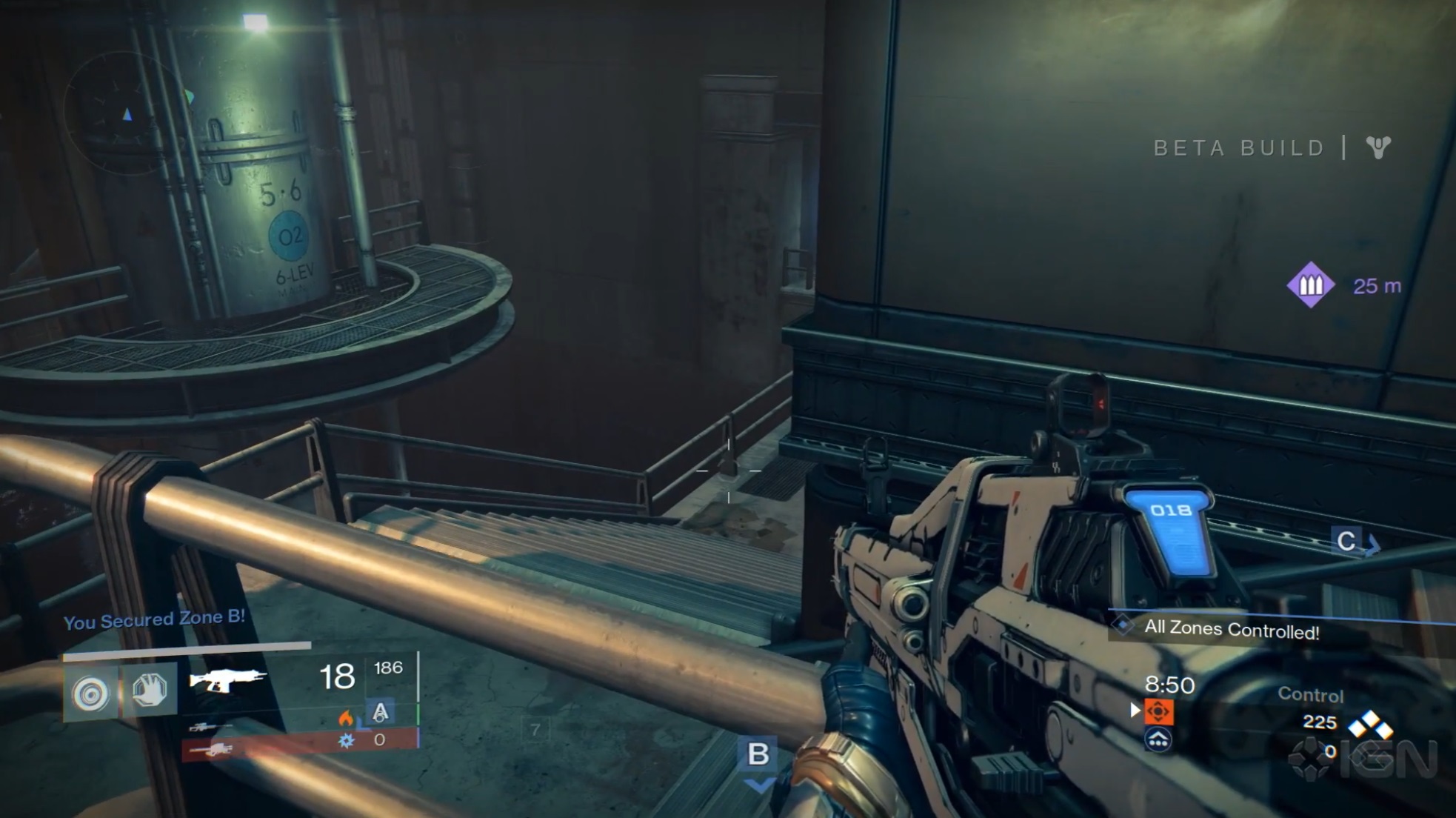Click the Zone B waypoint marker
1456x818 pixels.
point(758,754)
